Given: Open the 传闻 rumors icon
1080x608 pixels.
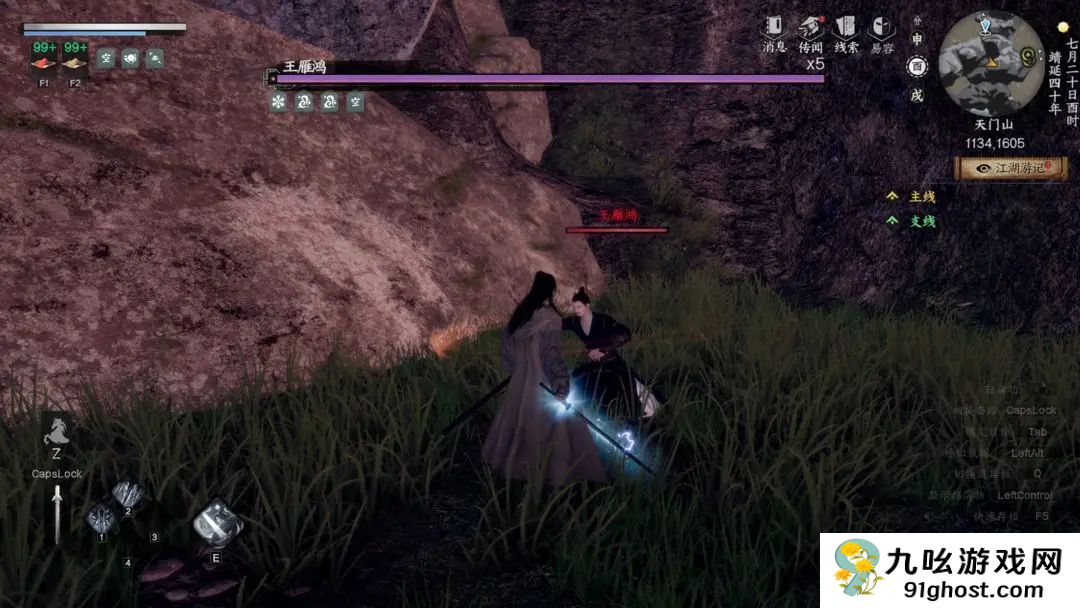Looking at the screenshot, I should (x=810, y=28).
